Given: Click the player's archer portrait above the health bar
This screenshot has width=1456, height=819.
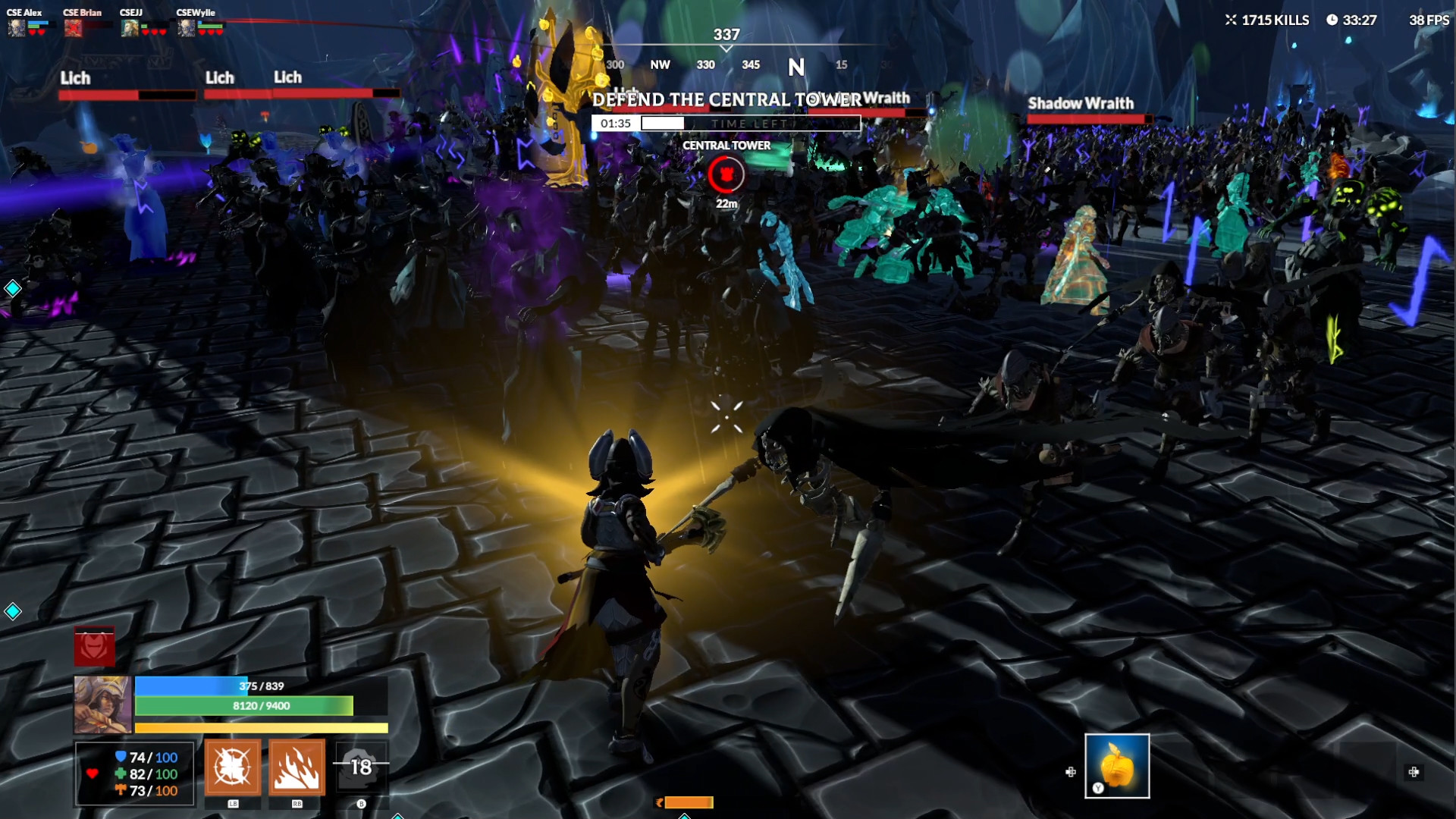Looking at the screenshot, I should point(102,707).
